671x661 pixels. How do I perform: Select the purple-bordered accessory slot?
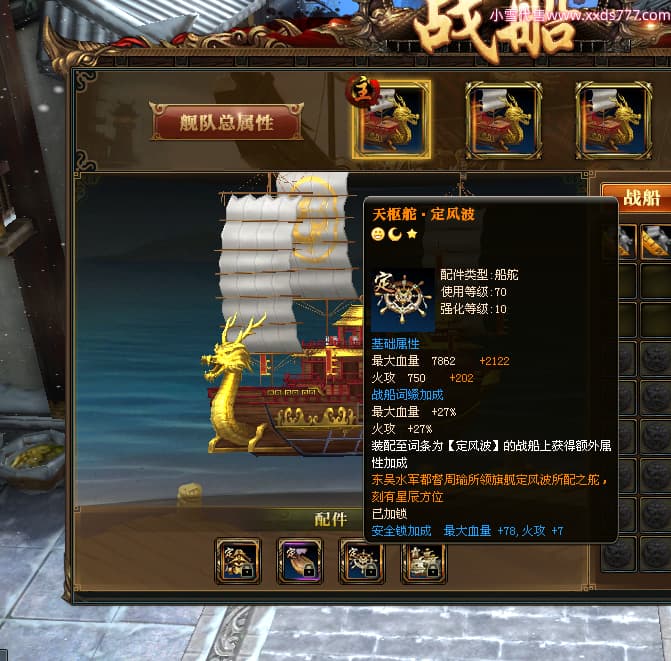tap(299, 561)
